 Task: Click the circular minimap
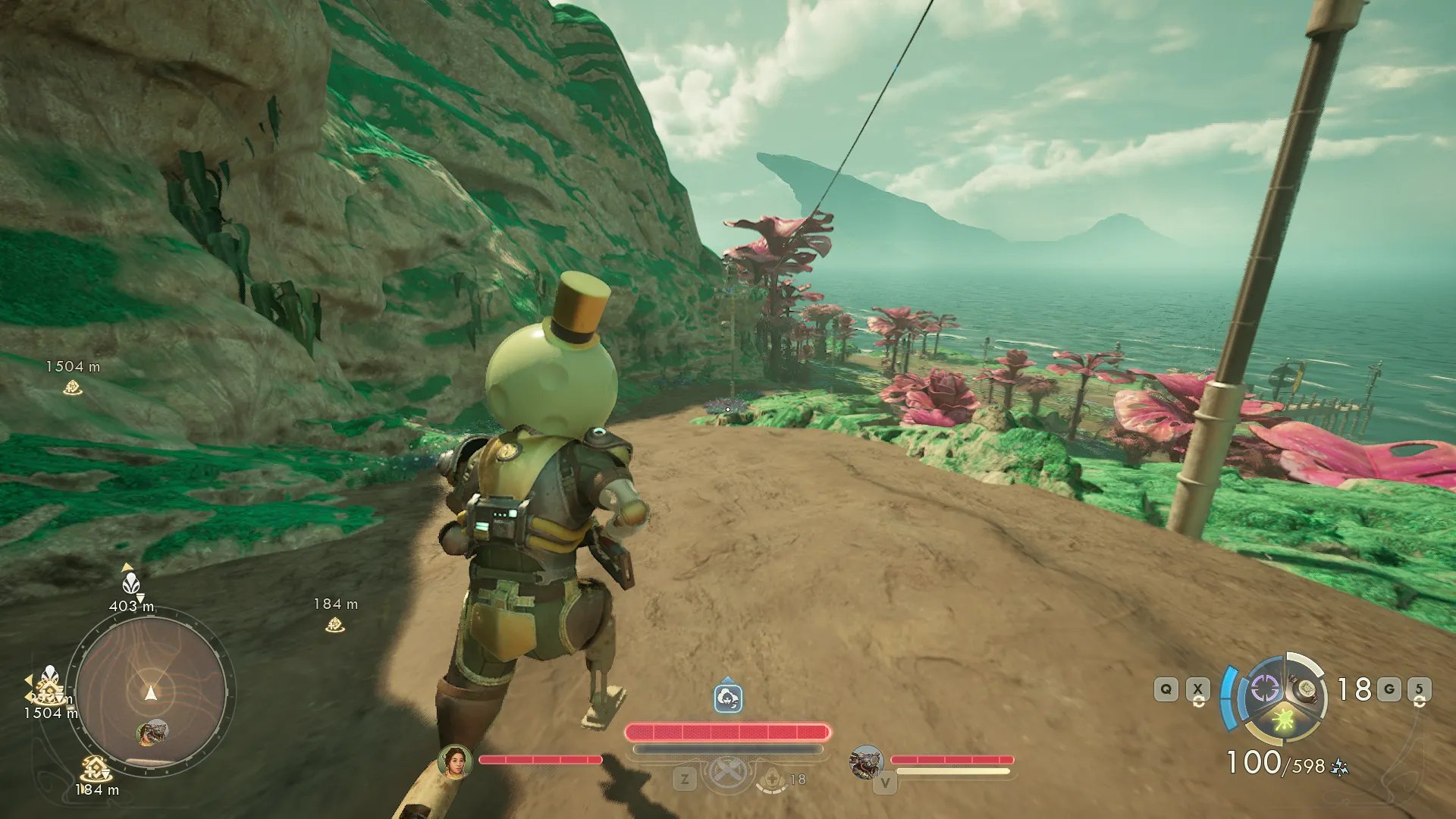pos(151,692)
